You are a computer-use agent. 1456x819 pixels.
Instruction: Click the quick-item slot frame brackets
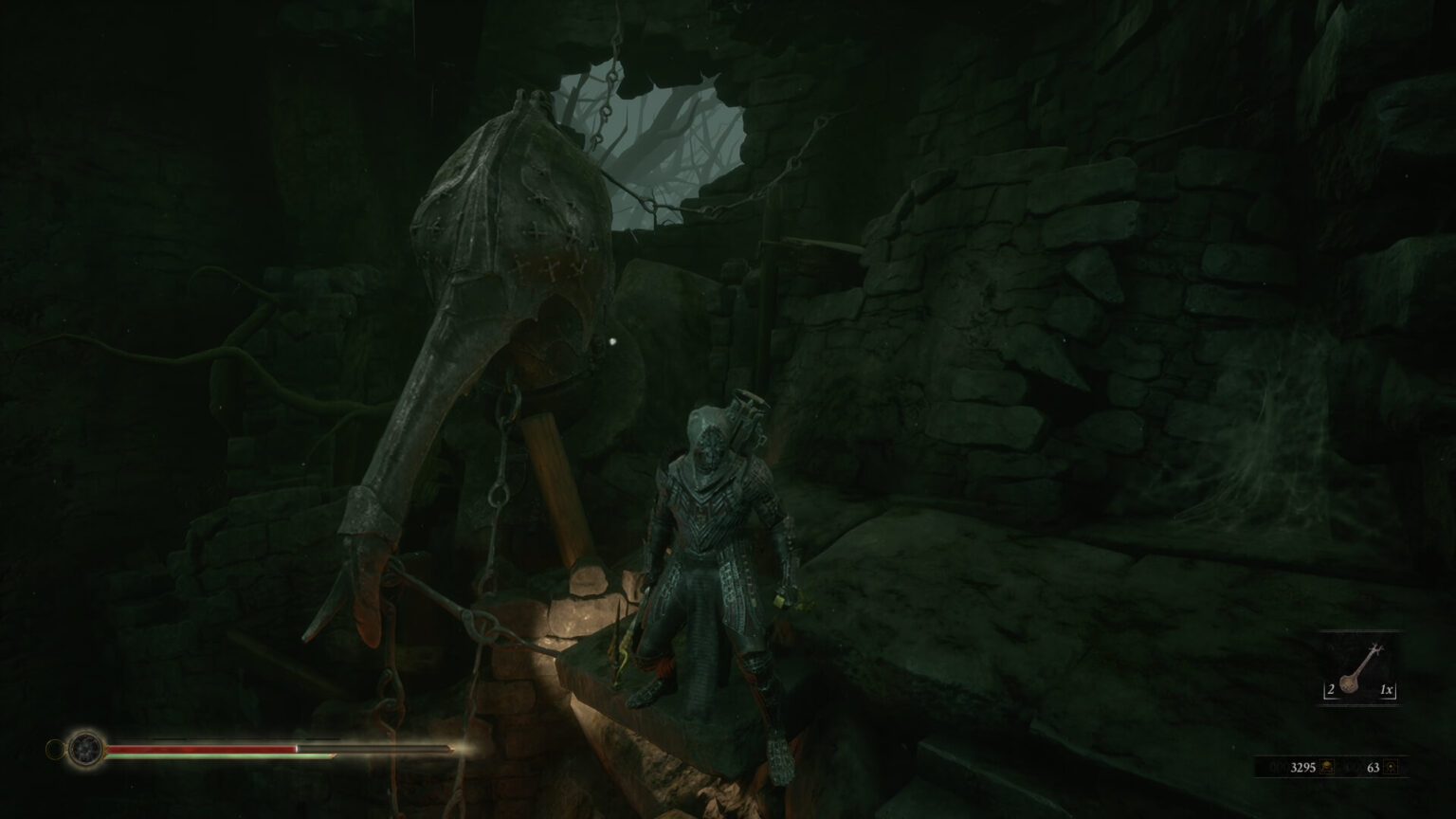[1325, 697]
